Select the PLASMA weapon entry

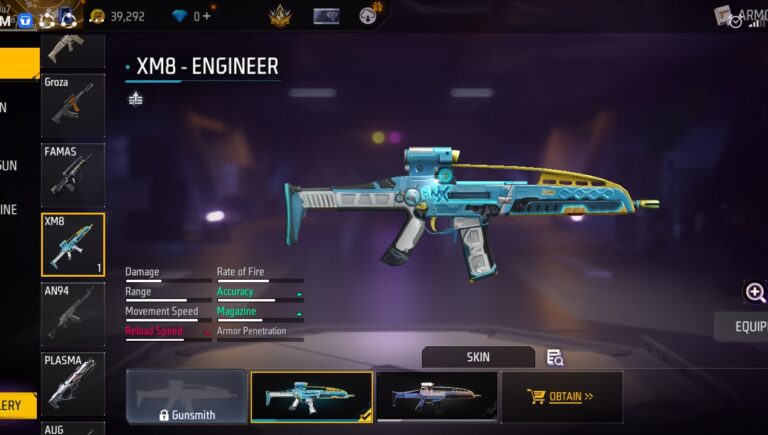[x=72, y=381]
